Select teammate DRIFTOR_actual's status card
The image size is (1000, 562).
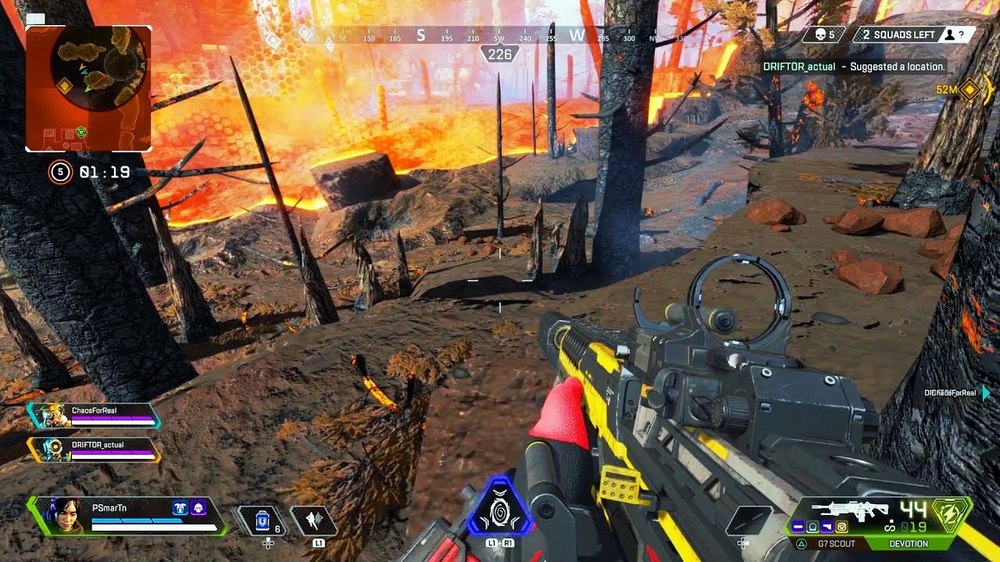coord(94,449)
